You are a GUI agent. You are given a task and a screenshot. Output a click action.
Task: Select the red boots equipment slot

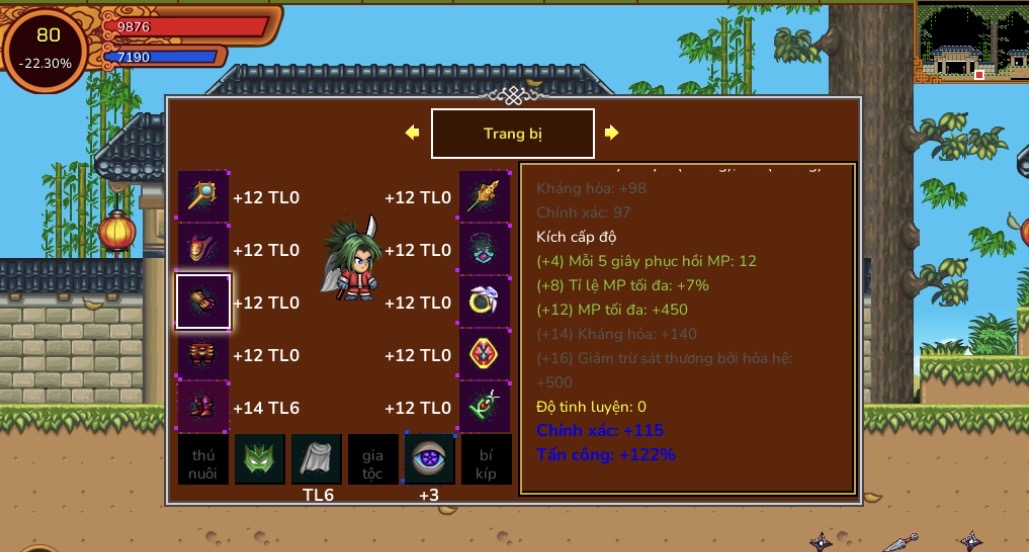pos(204,407)
